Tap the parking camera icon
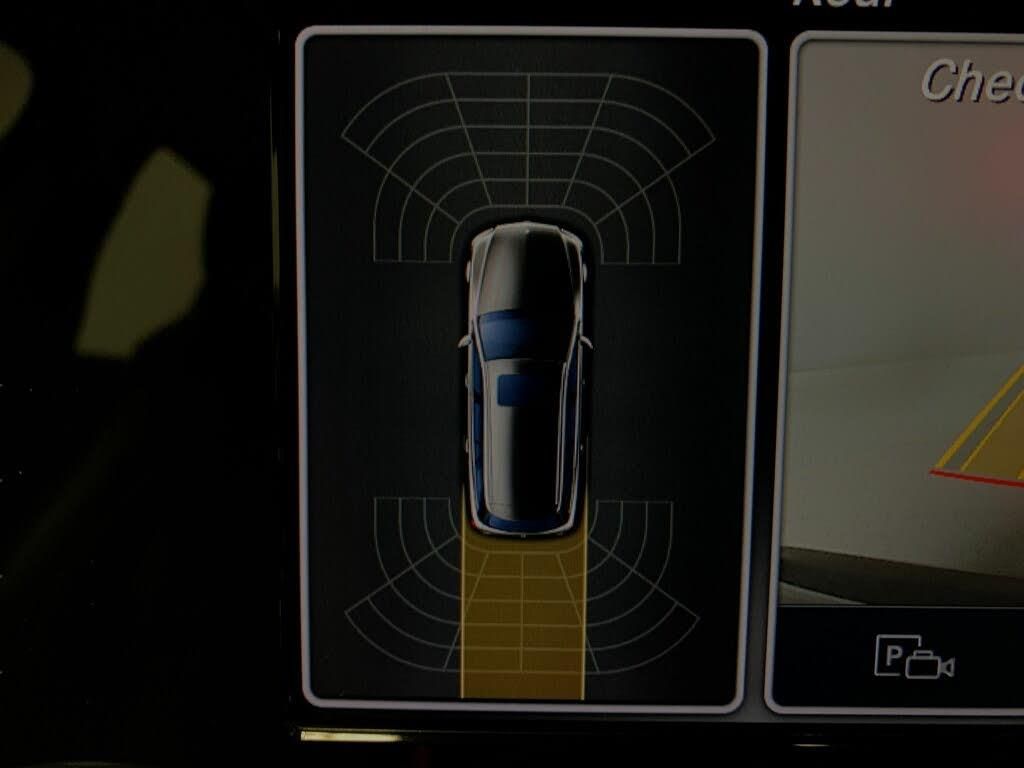1024x768 pixels. click(914, 656)
